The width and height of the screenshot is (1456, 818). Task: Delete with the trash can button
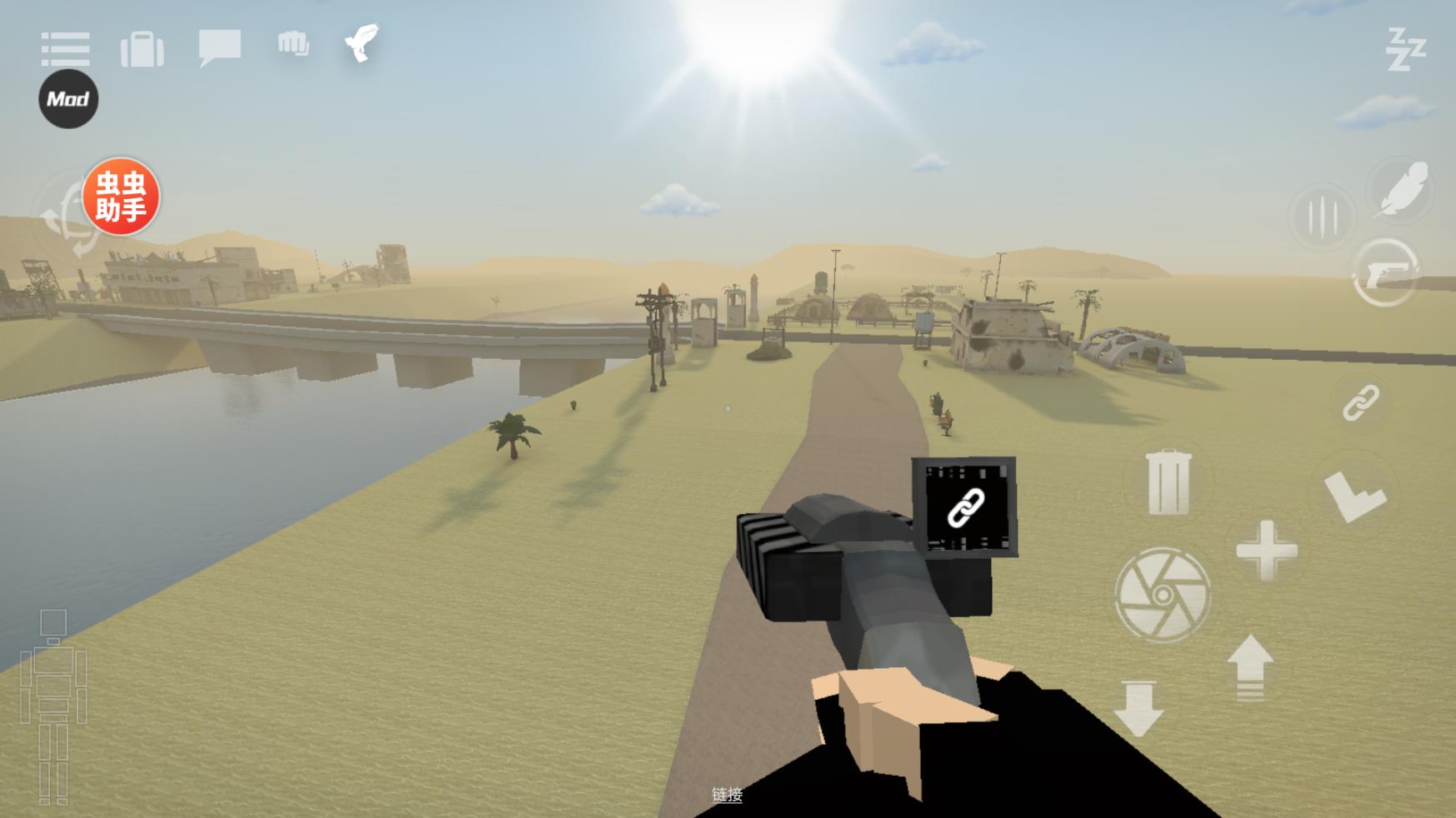pos(1168,482)
